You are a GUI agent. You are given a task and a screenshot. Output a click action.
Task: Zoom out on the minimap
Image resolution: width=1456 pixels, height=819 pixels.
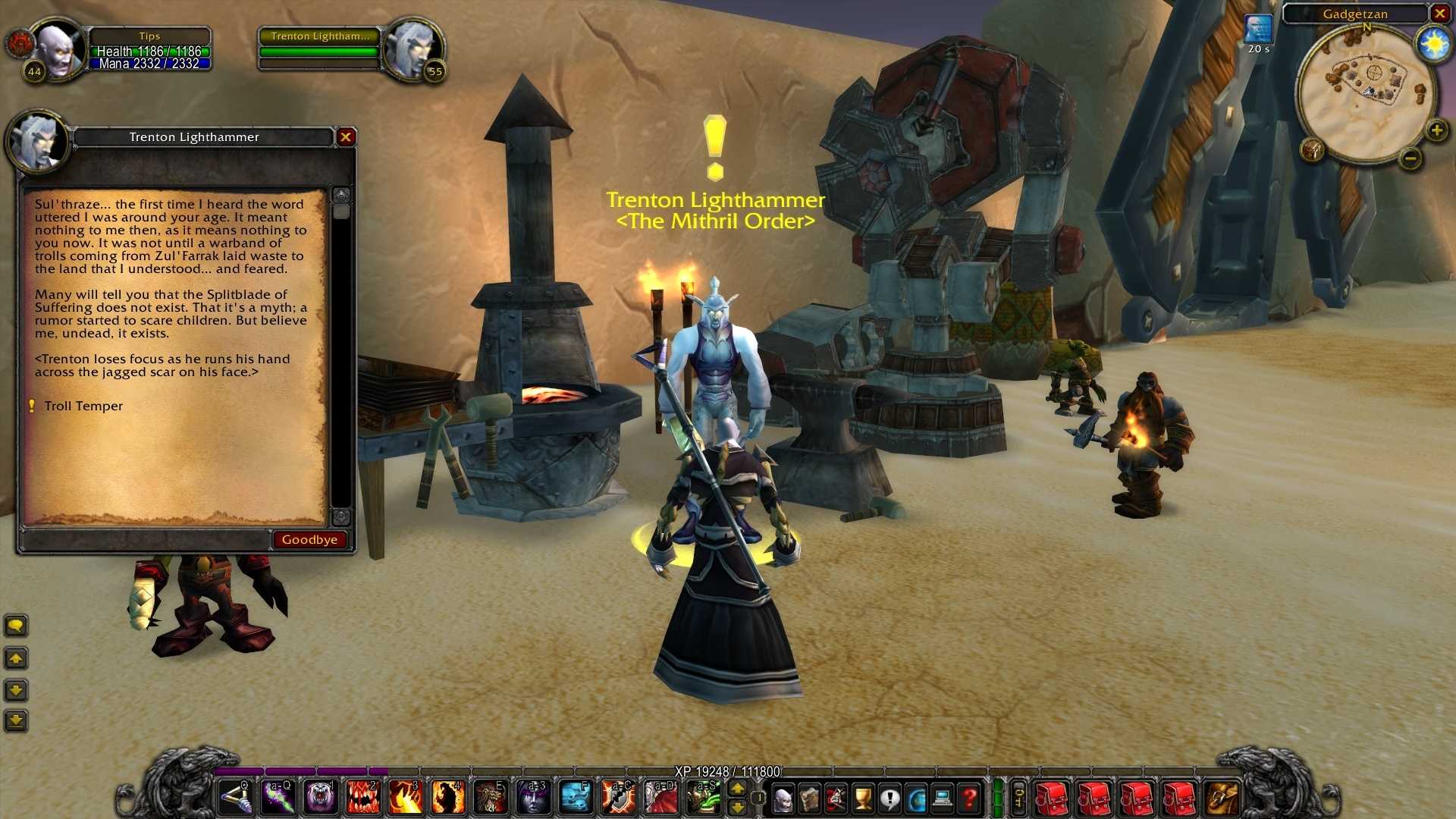click(x=1410, y=158)
